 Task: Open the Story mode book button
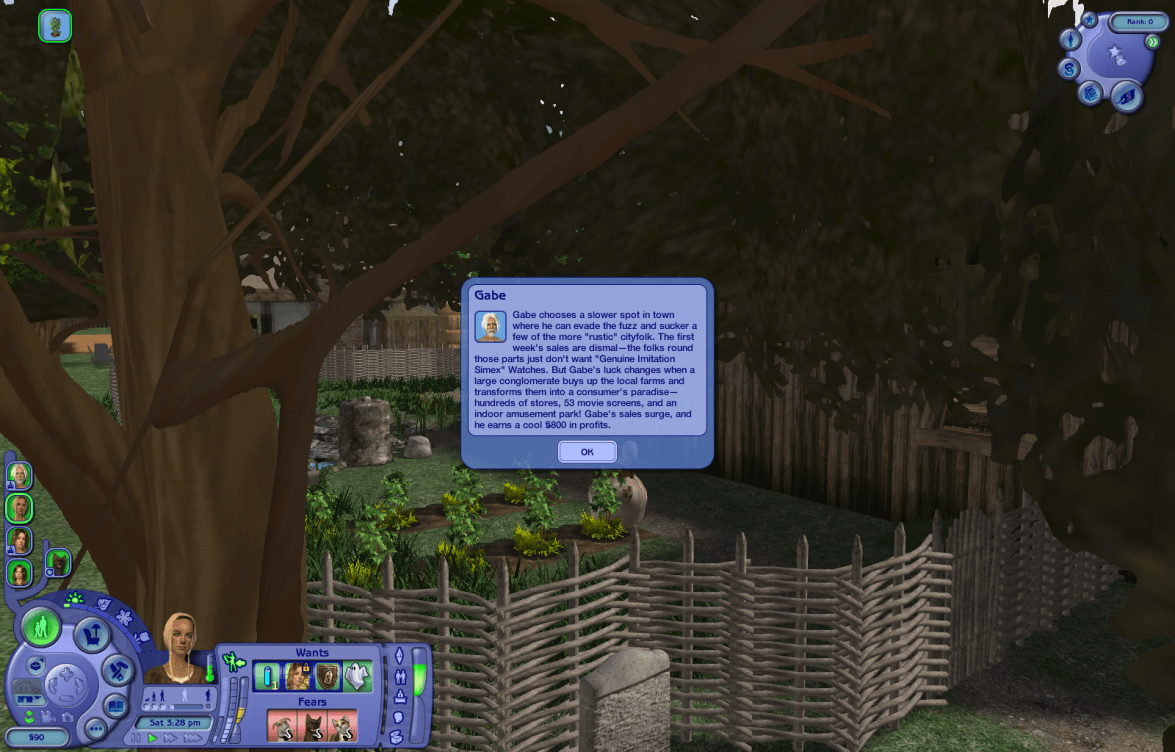tap(116, 704)
